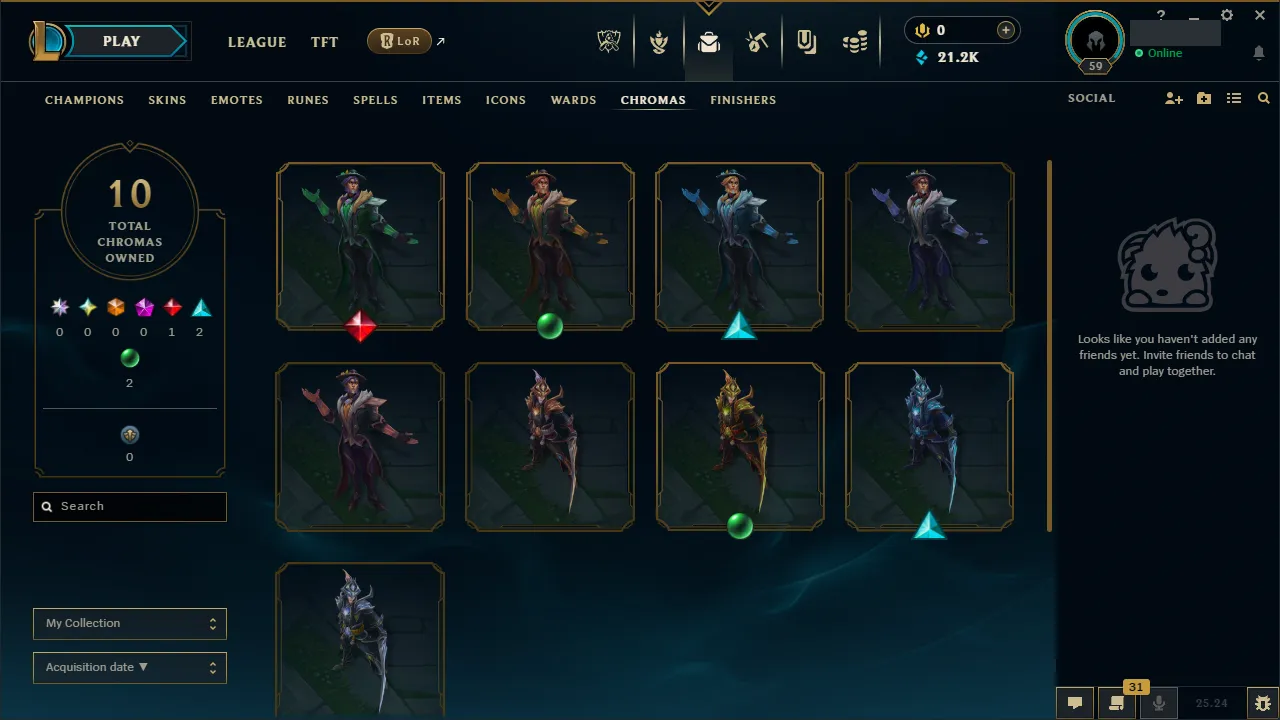Image resolution: width=1280 pixels, height=720 pixels.
Task: Open the Esports hub via trophy icon
Action: tap(609, 41)
